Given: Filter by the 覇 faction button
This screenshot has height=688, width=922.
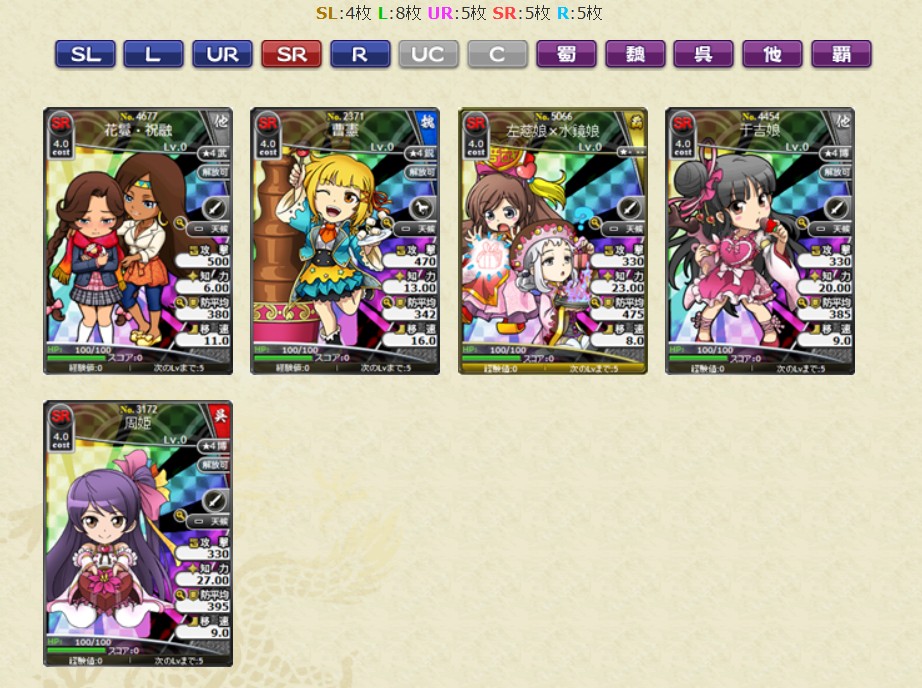Looking at the screenshot, I should tap(841, 55).
